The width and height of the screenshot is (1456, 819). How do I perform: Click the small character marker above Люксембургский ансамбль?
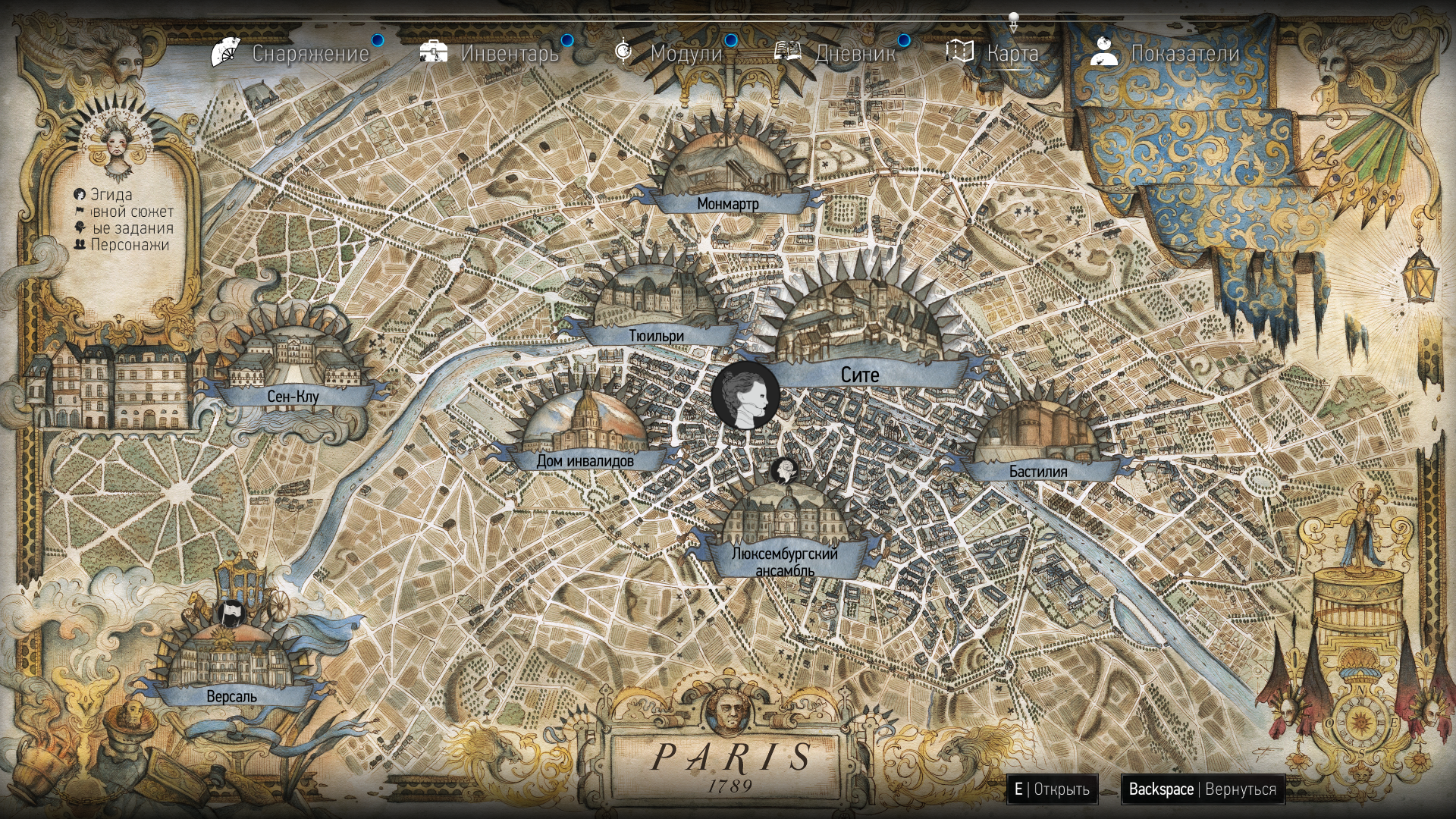(783, 471)
